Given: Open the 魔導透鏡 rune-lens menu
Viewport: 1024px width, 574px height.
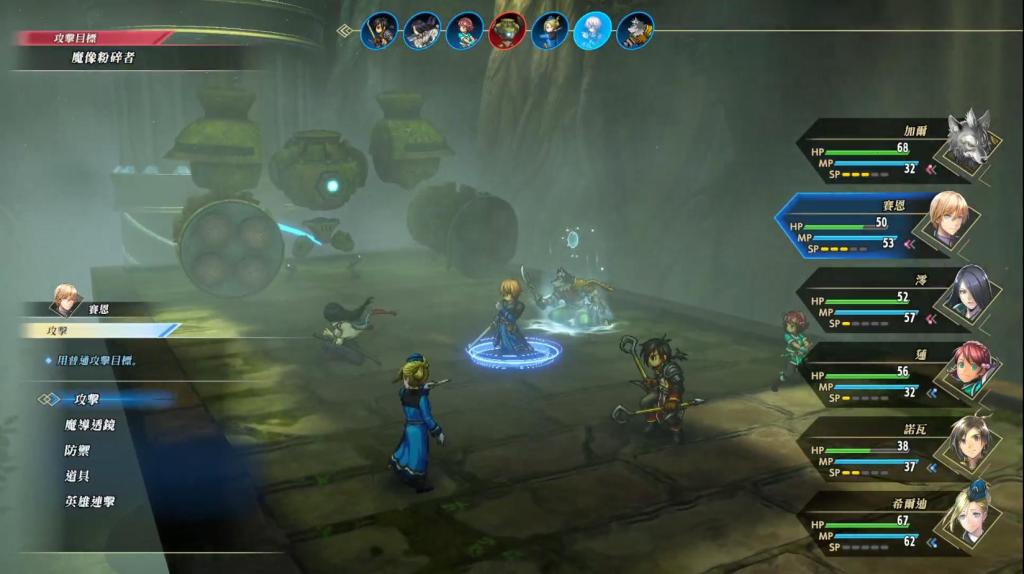Looking at the screenshot, I should pos(90,425).
